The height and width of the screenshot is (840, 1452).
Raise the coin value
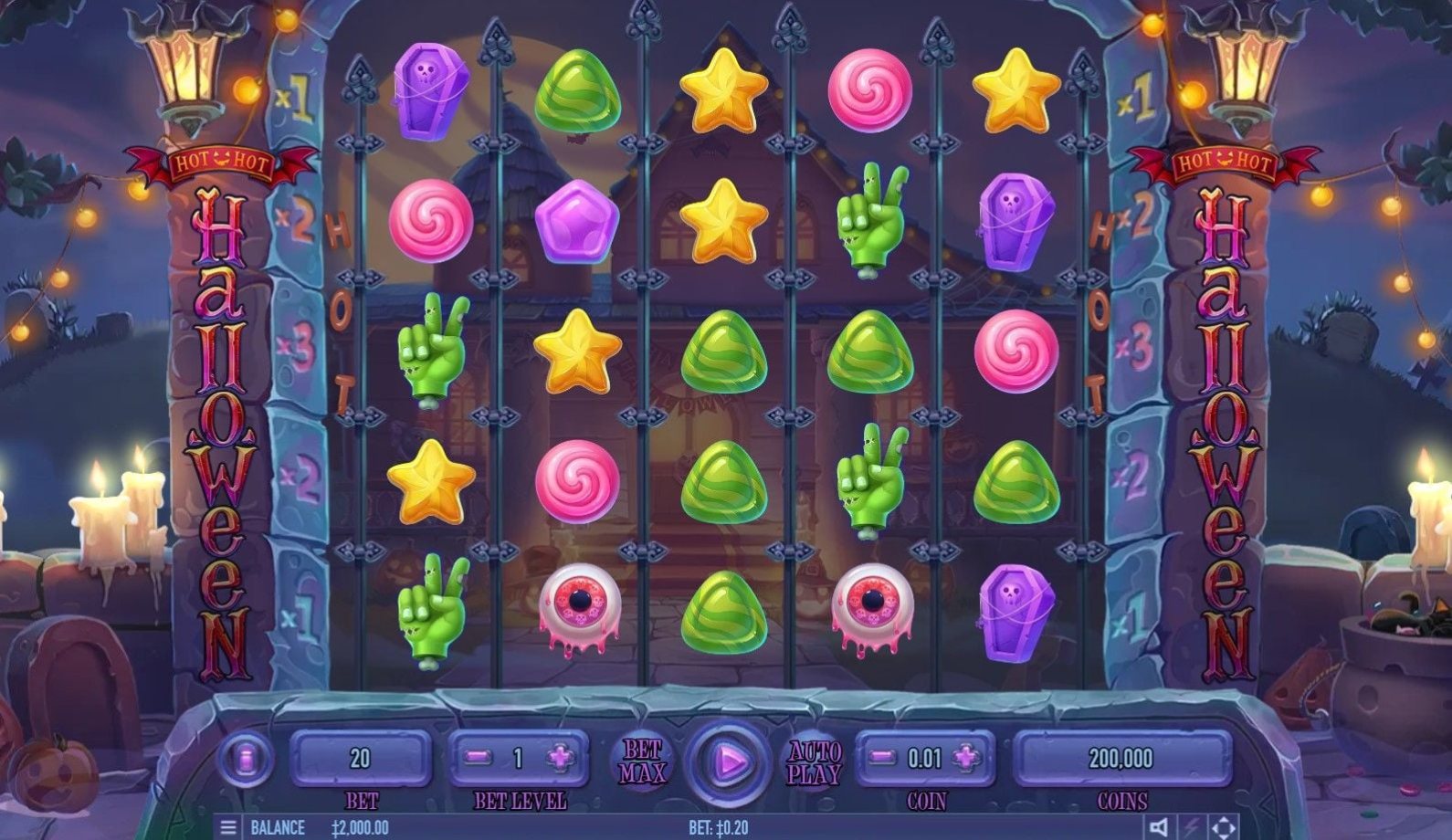tap(966, 758)
